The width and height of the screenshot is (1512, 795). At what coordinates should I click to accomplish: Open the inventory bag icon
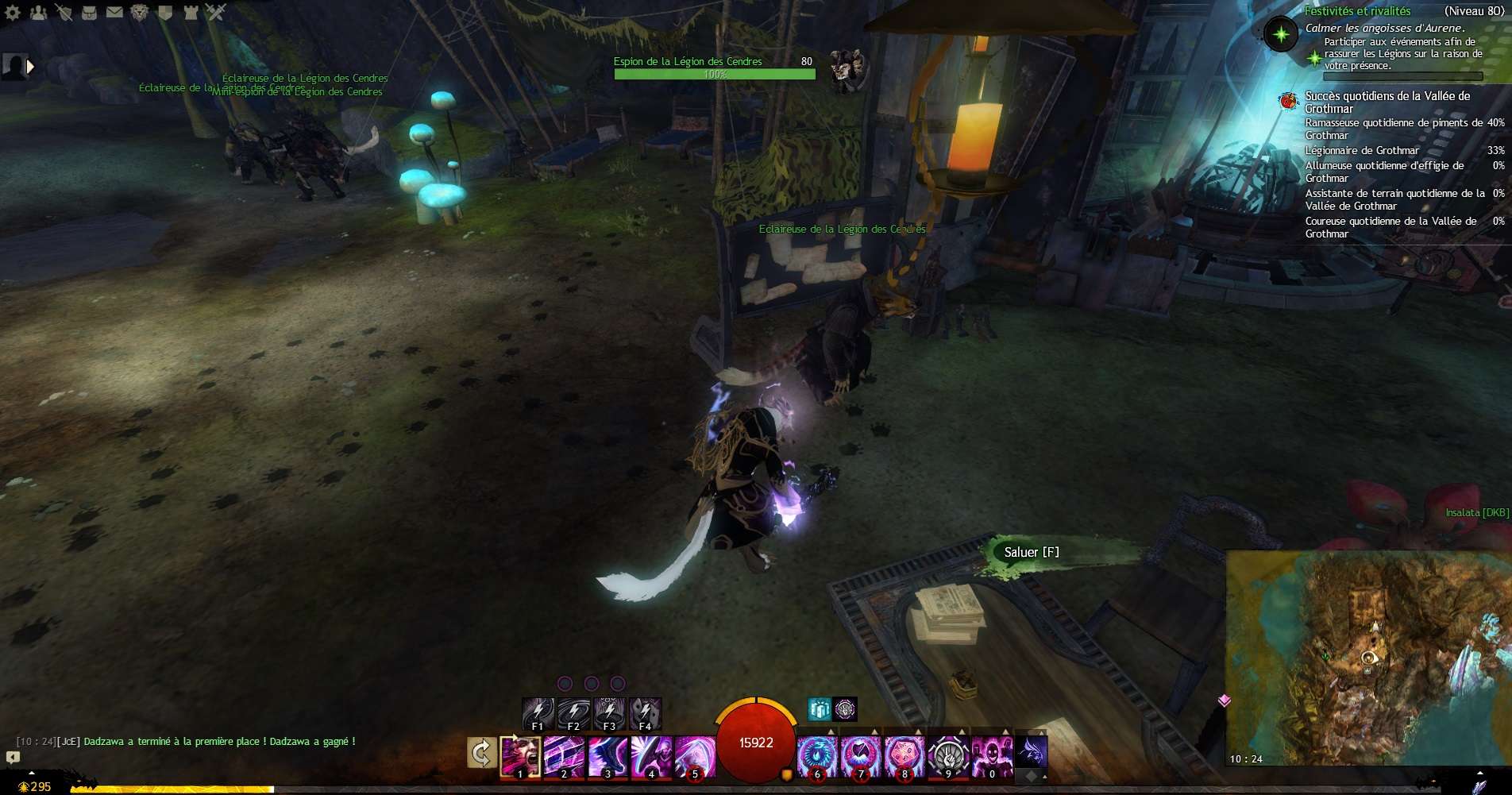click(90, 12)
